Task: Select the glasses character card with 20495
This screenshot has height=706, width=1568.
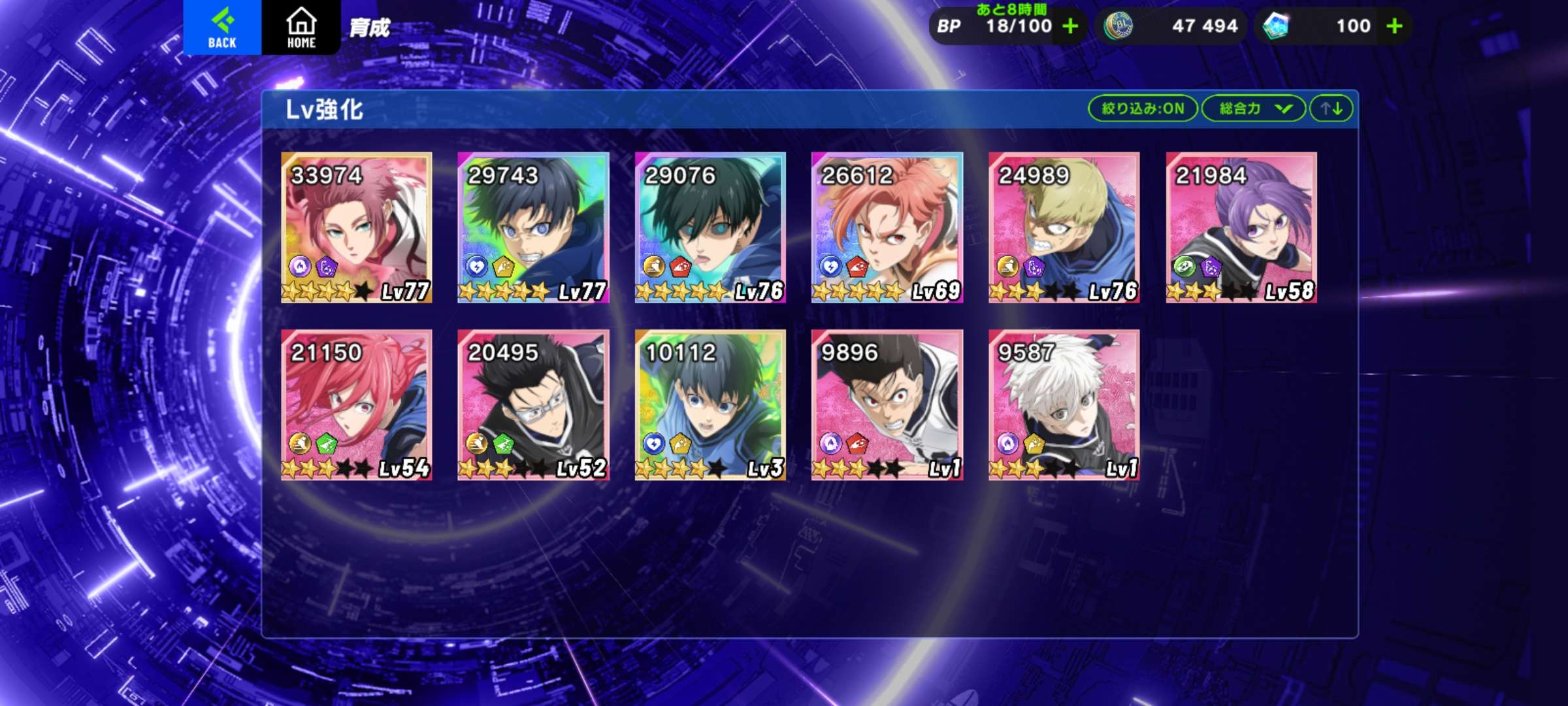Action: [x=533, y=405]
